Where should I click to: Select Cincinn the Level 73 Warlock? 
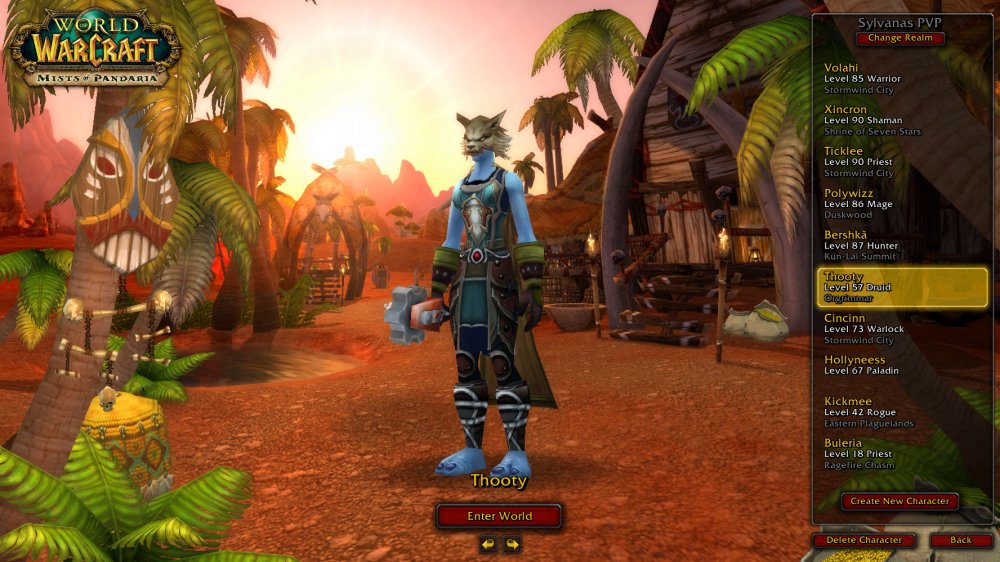pyautogui.click(x=900, y=329)
